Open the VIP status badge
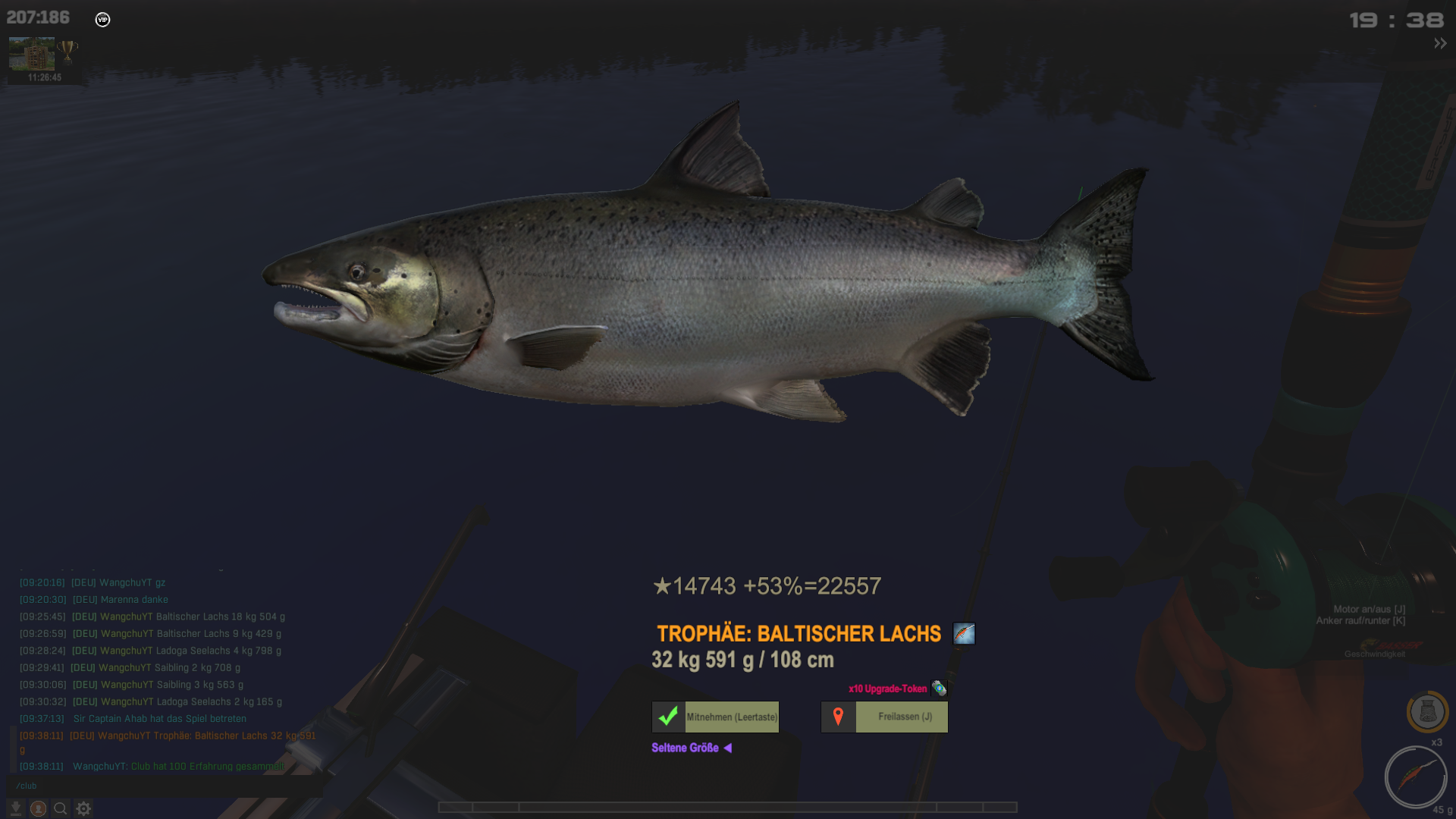This screenshot has height=819, width=1456. (102, 20)
